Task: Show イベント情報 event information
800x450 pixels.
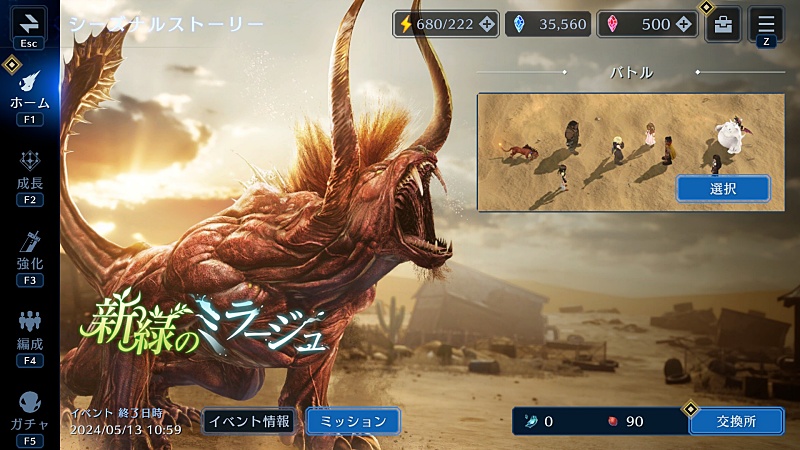Action: click(x=248, y=421)
